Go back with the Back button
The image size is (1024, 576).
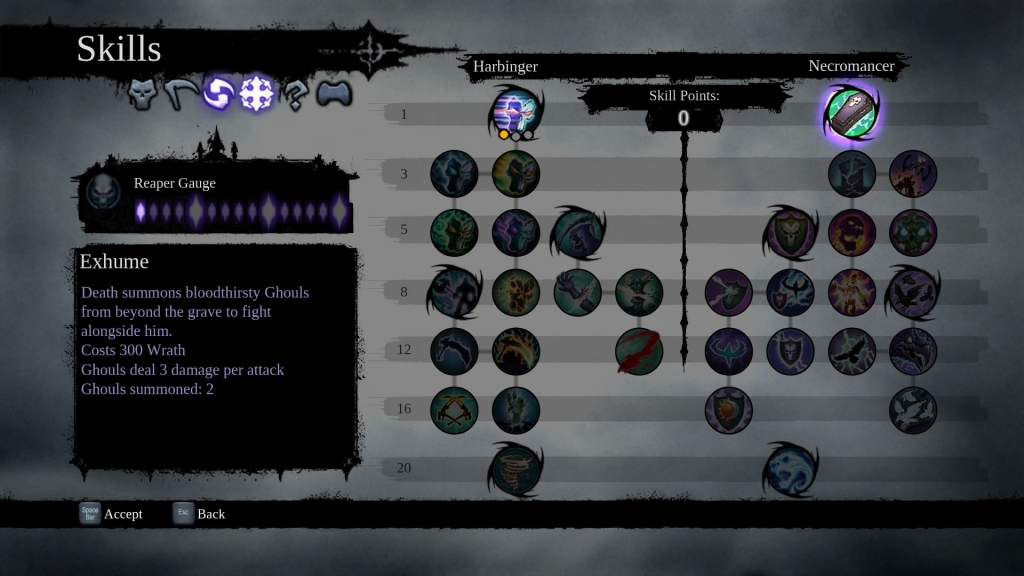[x=199, y=514]
